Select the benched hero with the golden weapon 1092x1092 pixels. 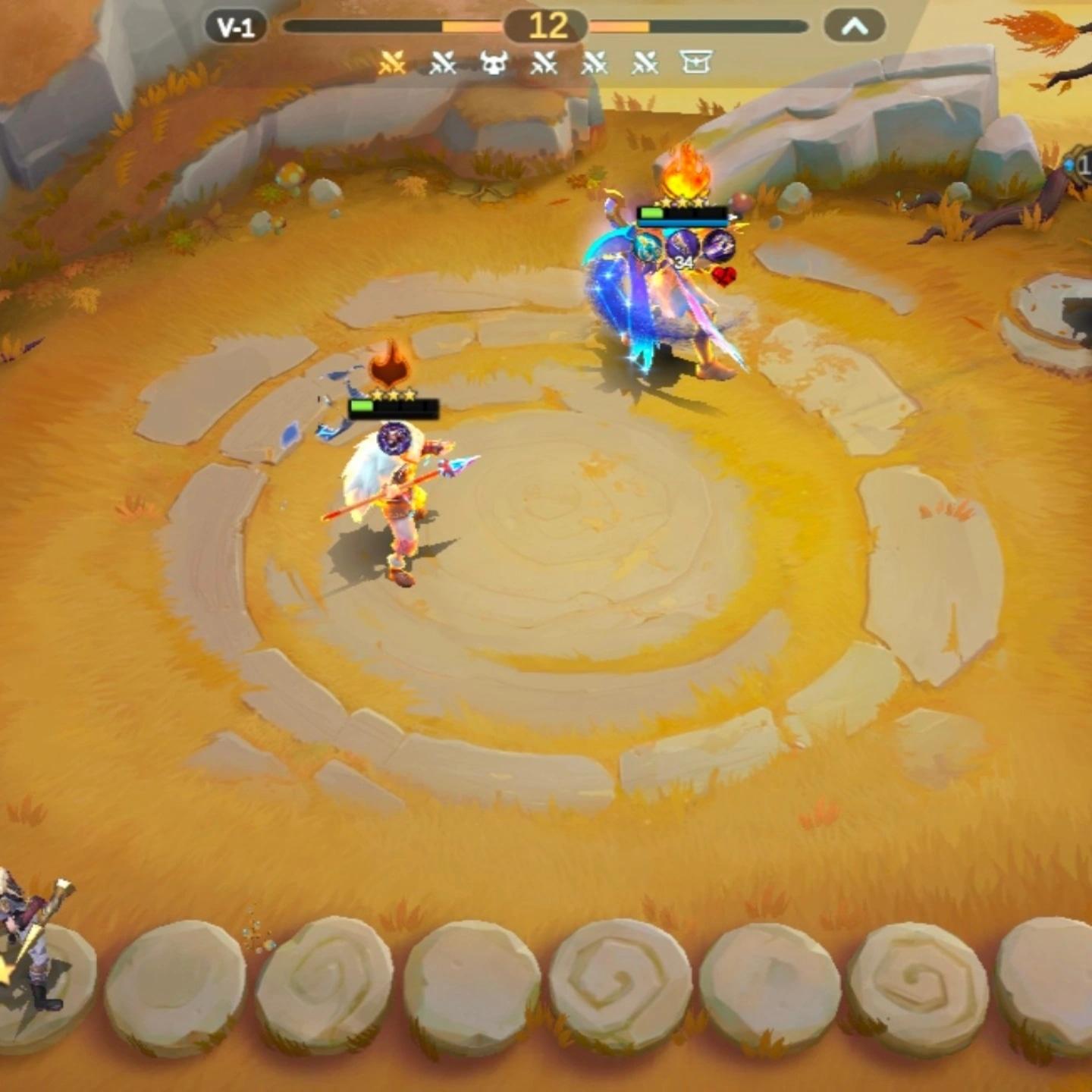click(x=32, y=948)
